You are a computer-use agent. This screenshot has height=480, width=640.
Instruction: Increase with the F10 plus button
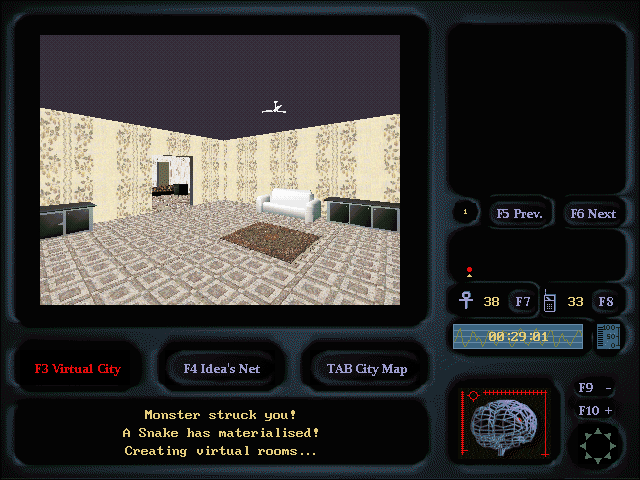pos(596,410)
